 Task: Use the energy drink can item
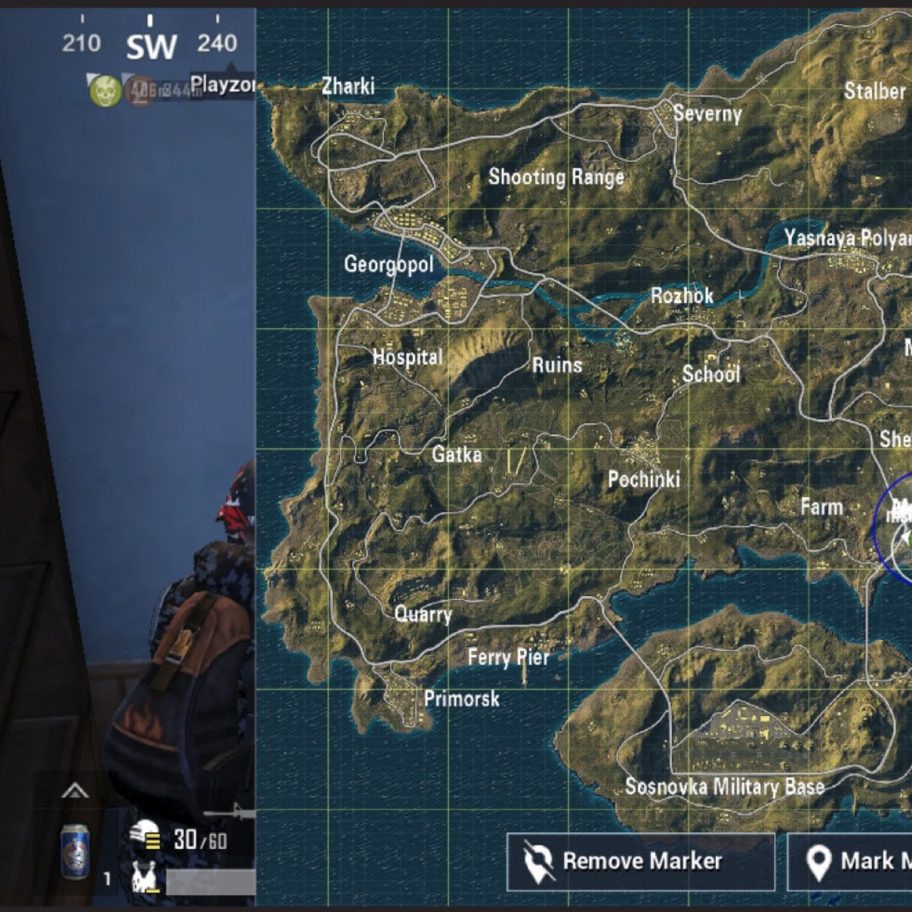[x=75, y=851]
